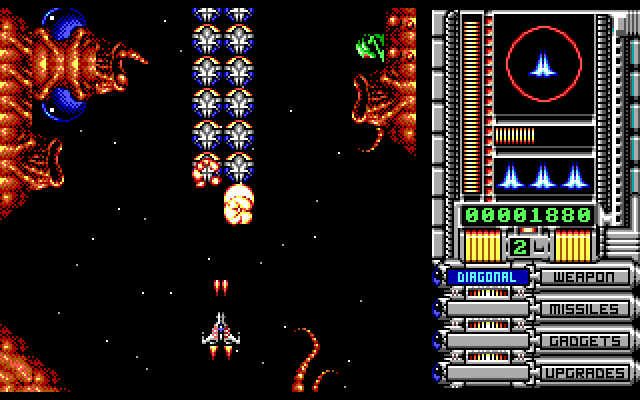Select the DIAGONAL weapon slot
640x400 pixels.
pyautogui.click(x=487, y=277)
